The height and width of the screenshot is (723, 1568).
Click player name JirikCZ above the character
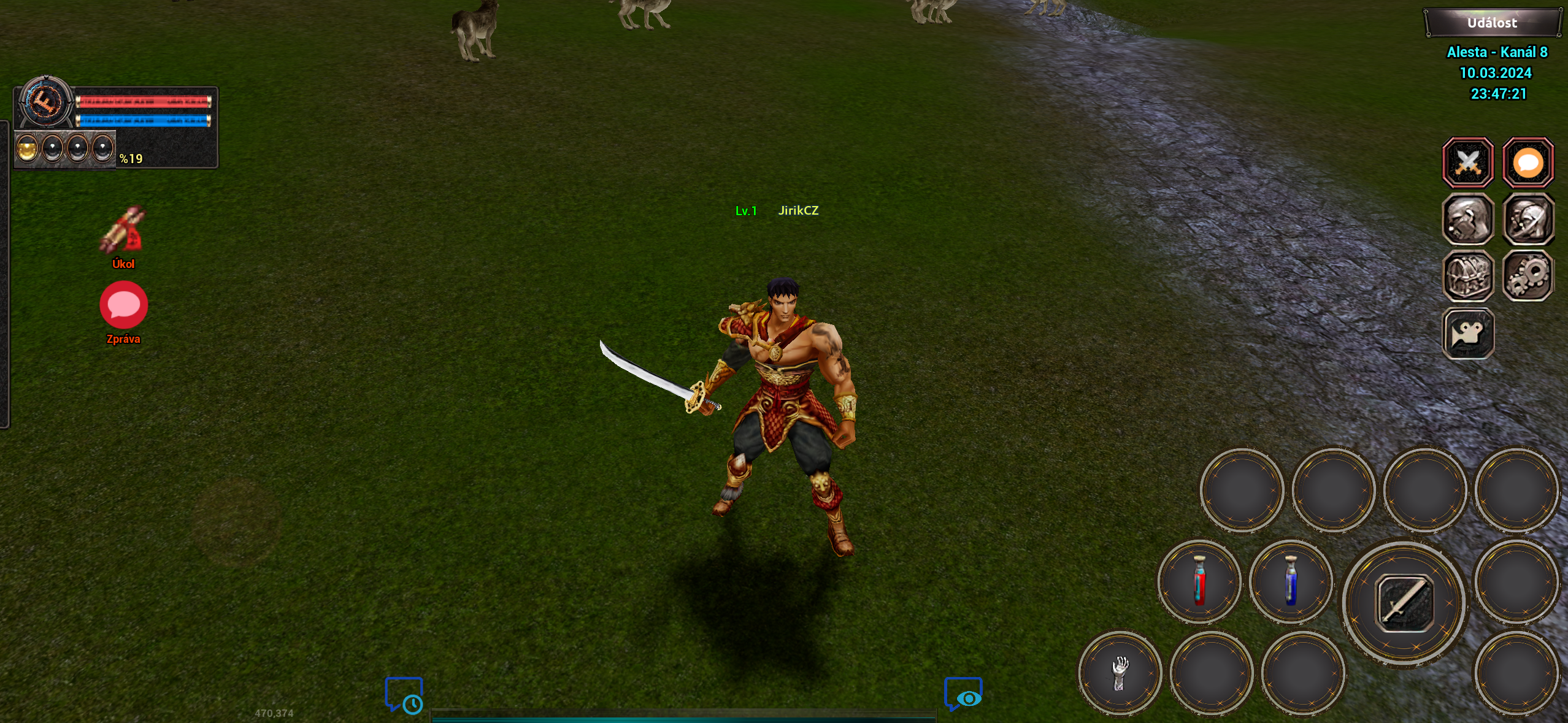(797, 210)
